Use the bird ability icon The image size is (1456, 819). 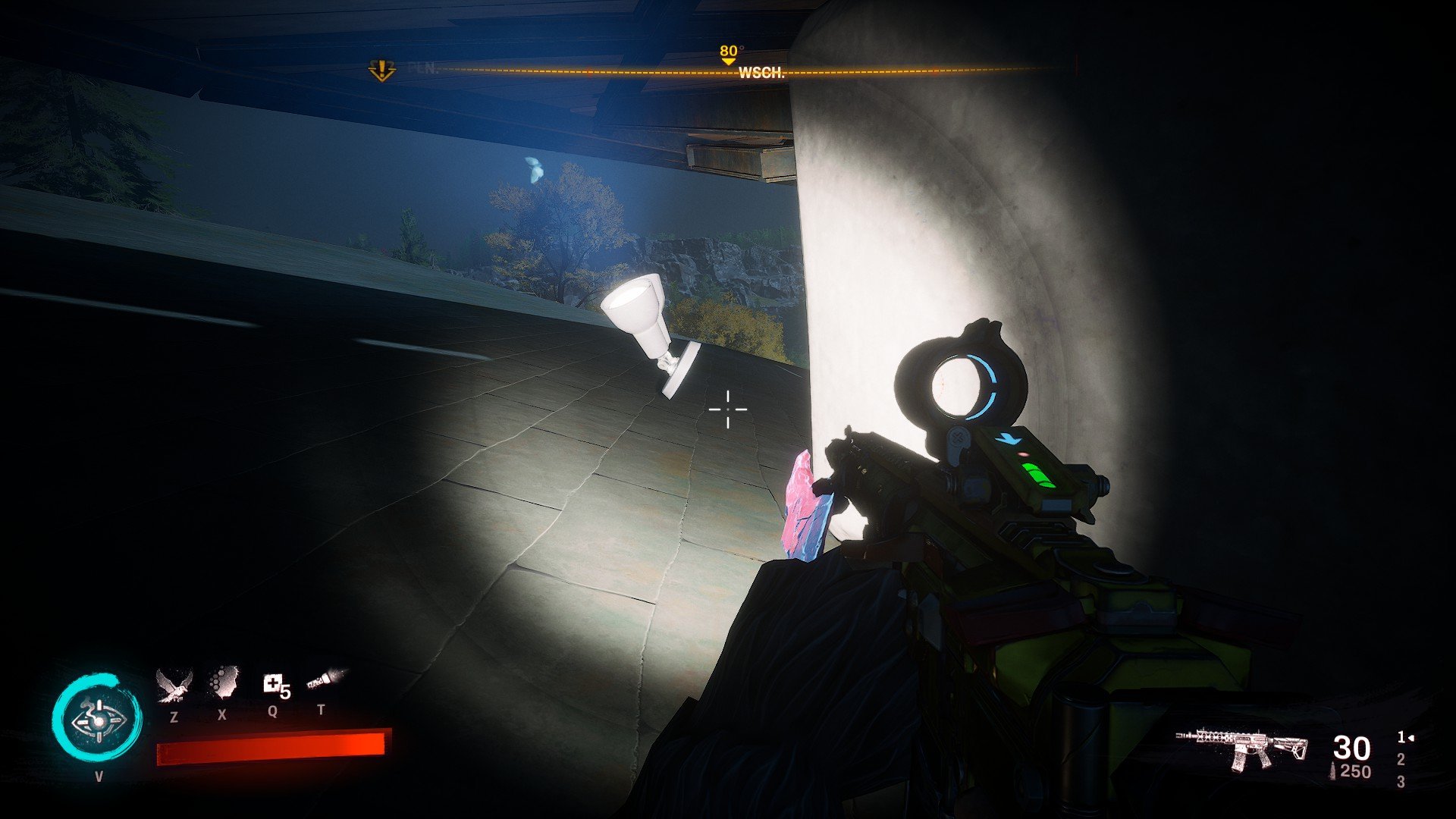pos(174,684)
